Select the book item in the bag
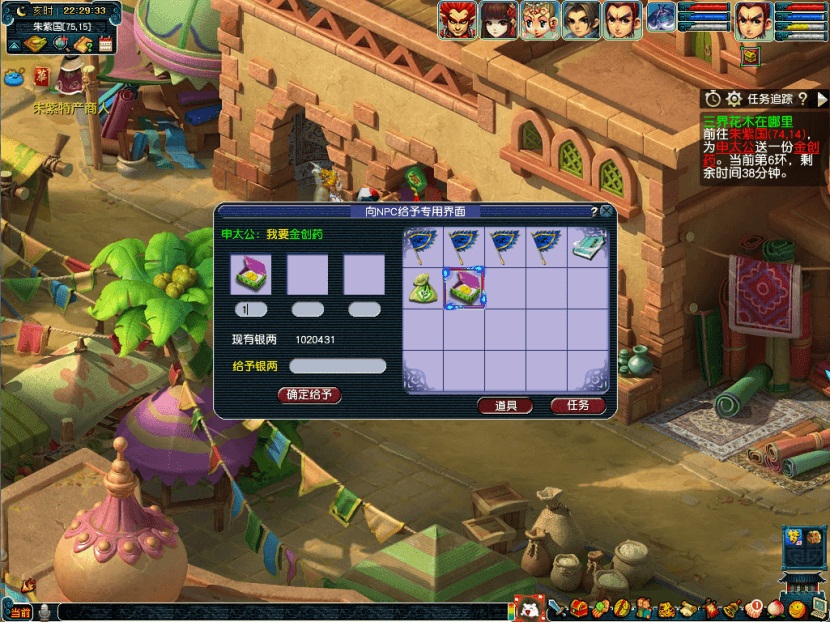This screenshot has width=831, height=623. pyautogui.click(x=587, y=247)
